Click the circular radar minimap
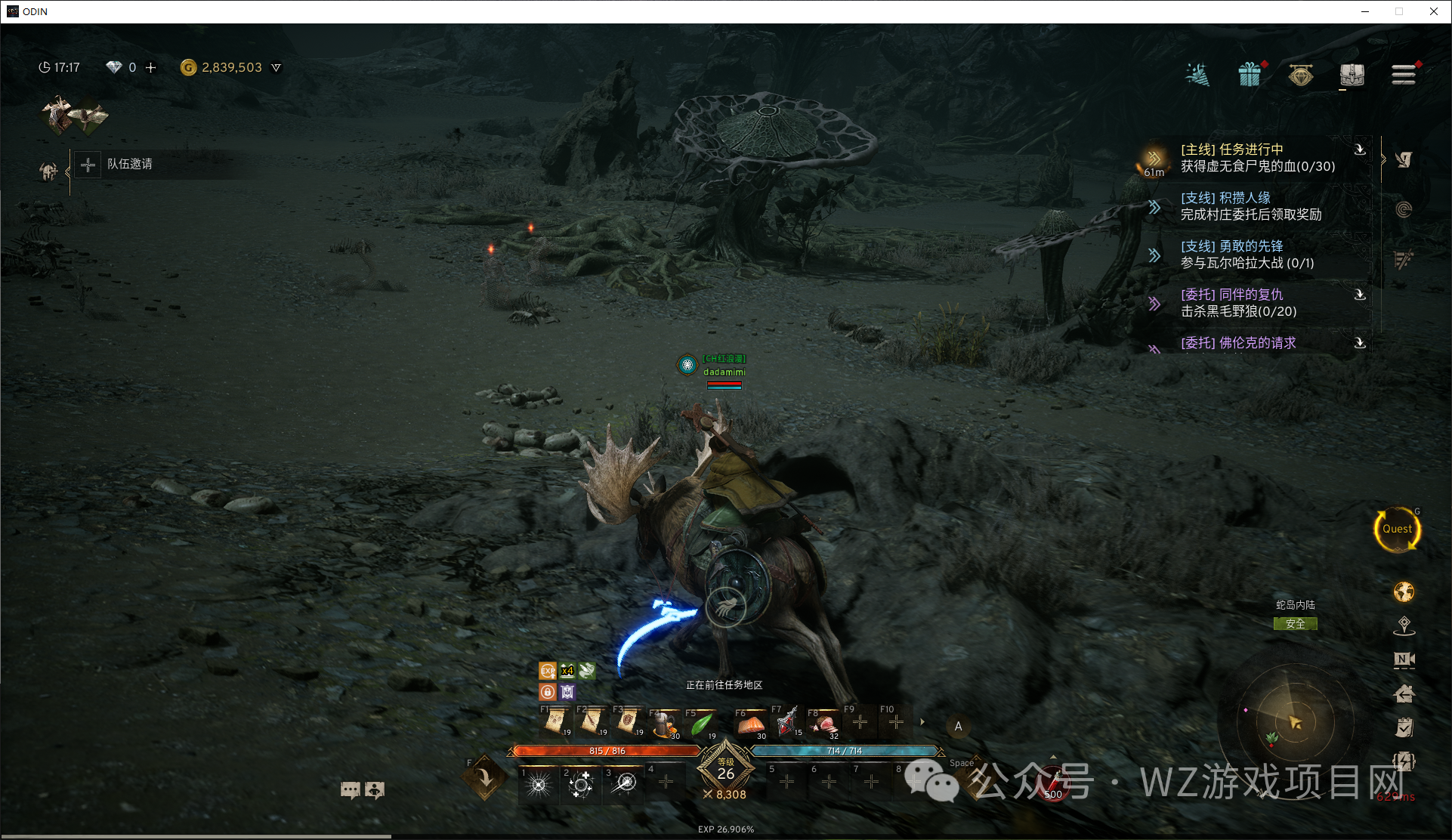This screenshot has width=1452, height=840. coord(1294,723)
